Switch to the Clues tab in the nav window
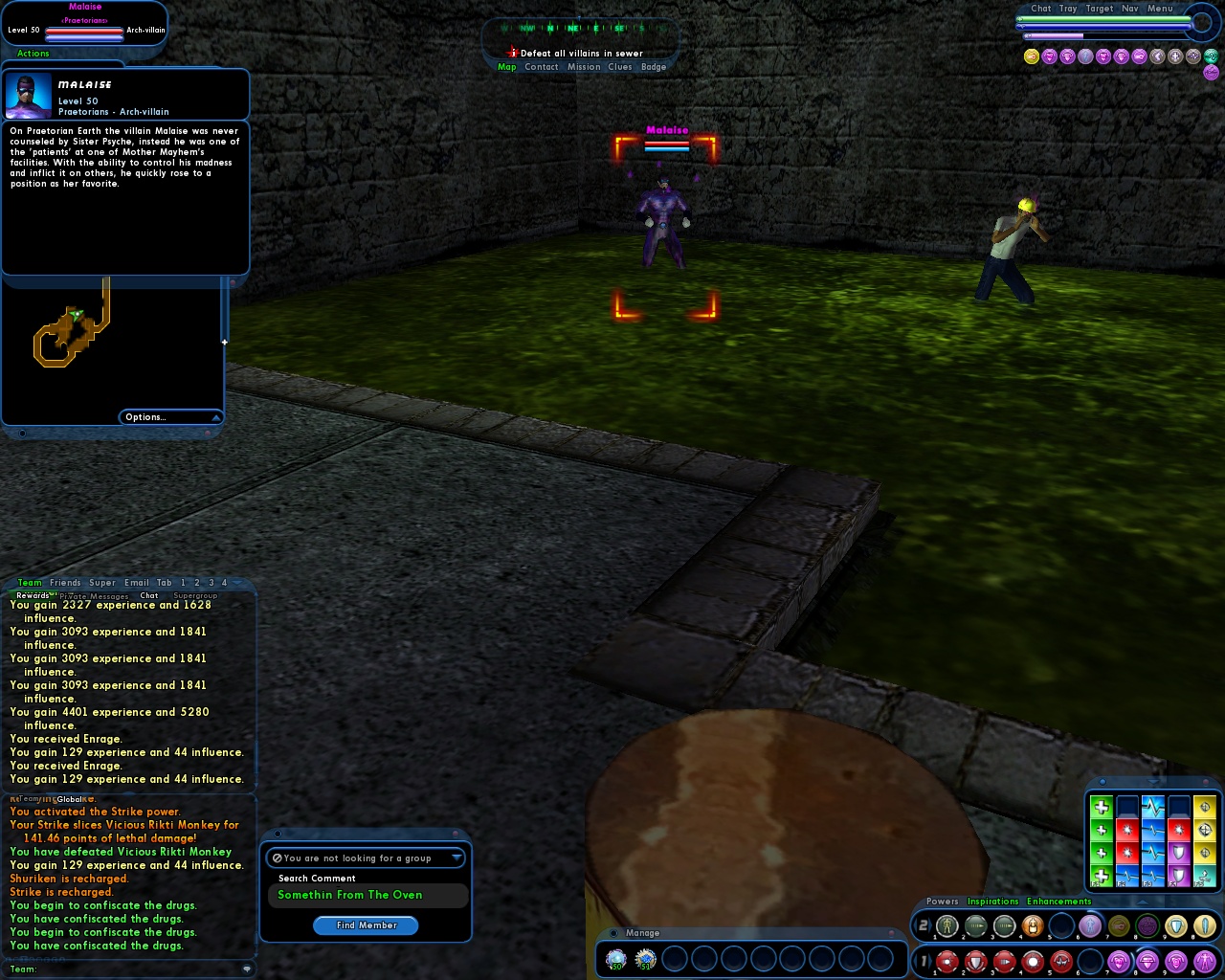The width and height of the screenshot is (1225, 980). (x=620, y=67)
